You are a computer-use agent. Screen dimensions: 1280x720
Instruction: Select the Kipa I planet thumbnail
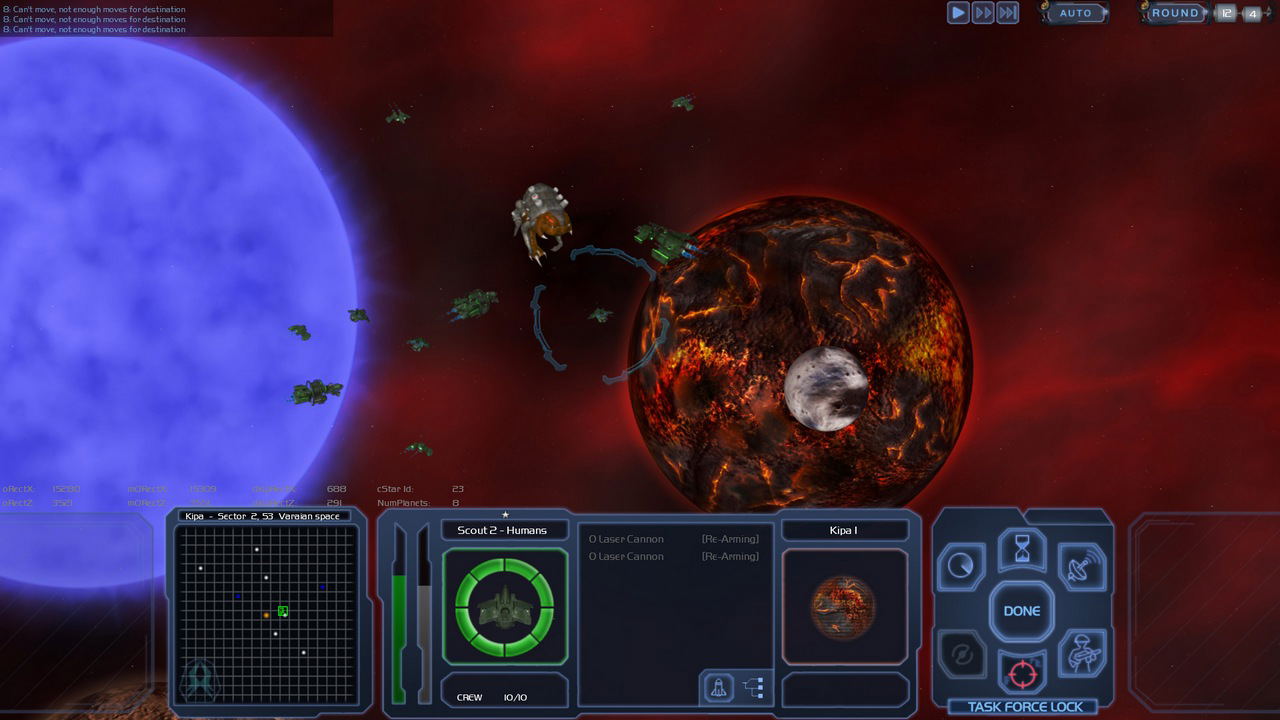[844, 607]
